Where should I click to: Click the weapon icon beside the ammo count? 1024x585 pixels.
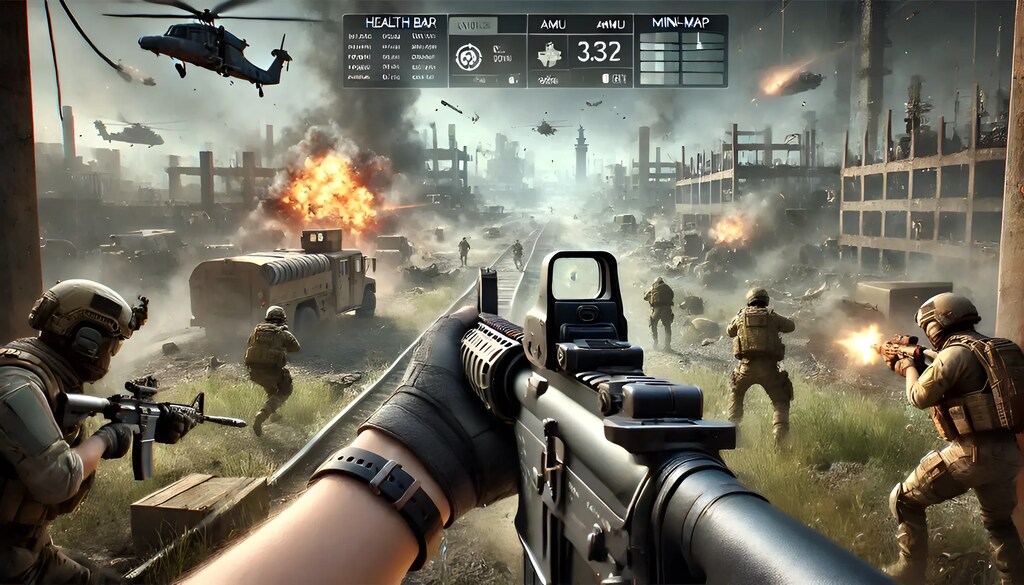point(550,54)
